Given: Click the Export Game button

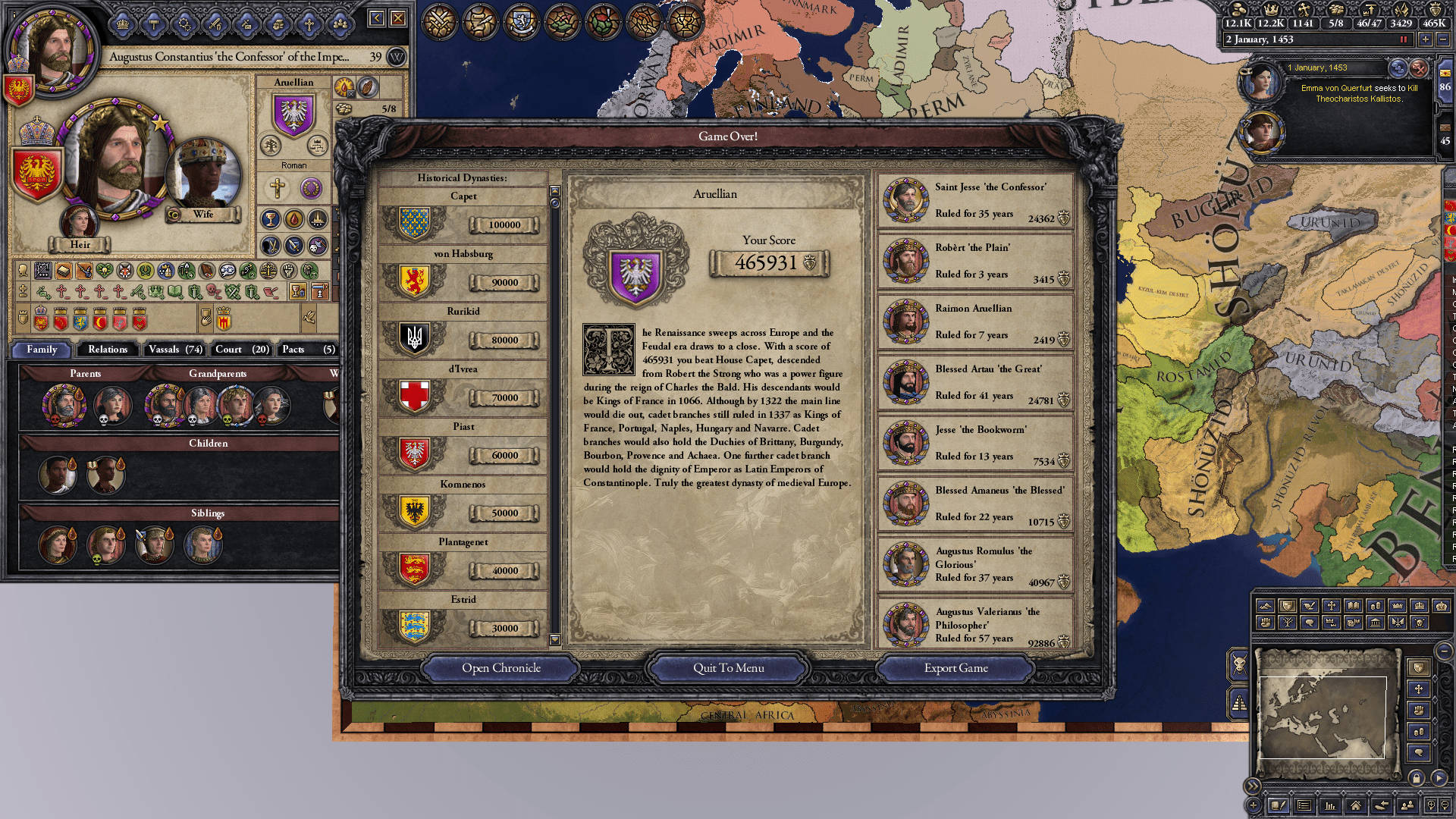Looking at the screenshot, I should [x=955, y=668].
